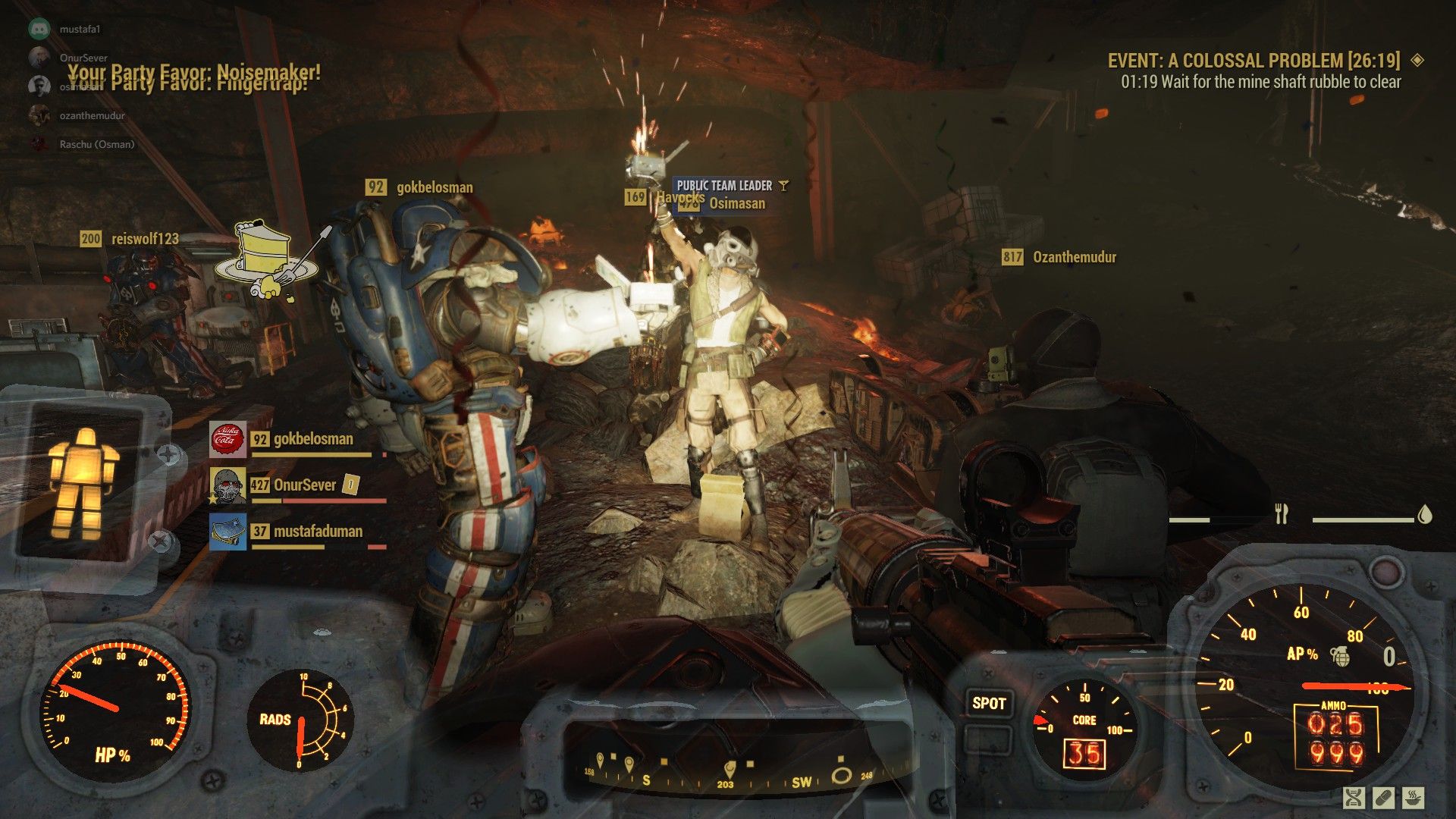This screenshot has height=819, width=1456.
Task: Click the SPOT indicator light
Action: point(989,703)
